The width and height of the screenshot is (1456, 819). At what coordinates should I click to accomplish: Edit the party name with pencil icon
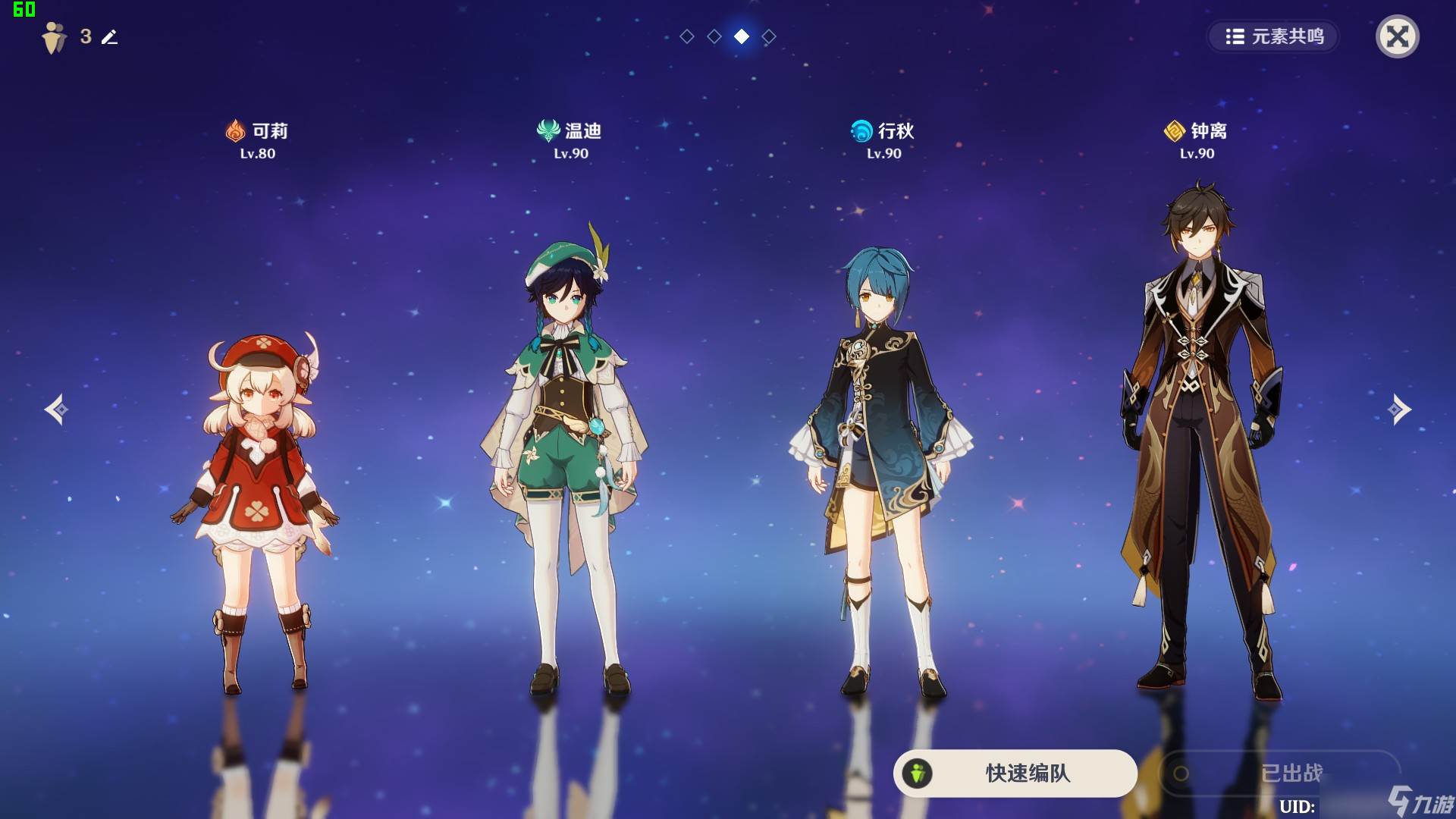(110, 36)
